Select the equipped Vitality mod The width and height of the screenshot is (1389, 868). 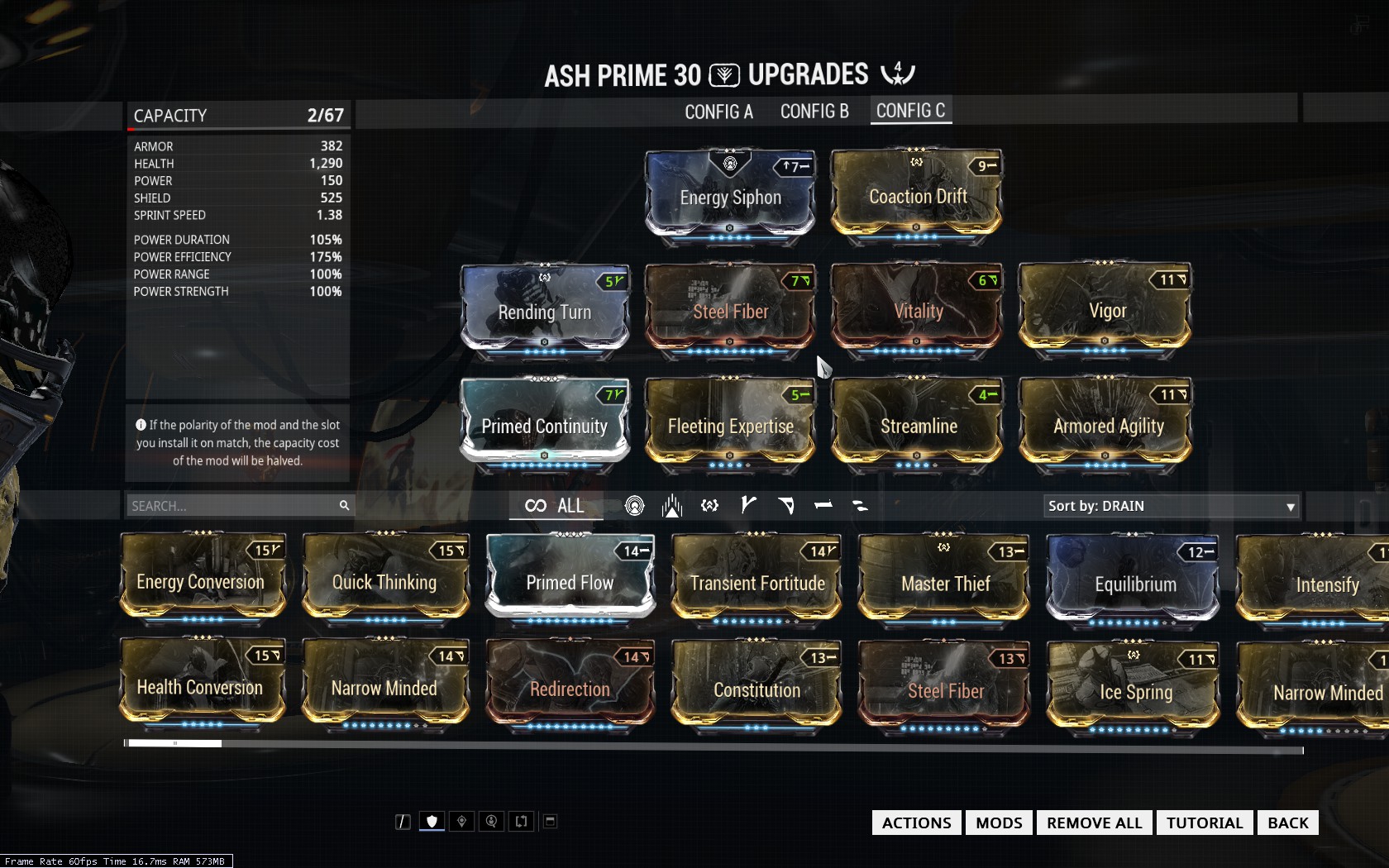[x=918, y=310]
